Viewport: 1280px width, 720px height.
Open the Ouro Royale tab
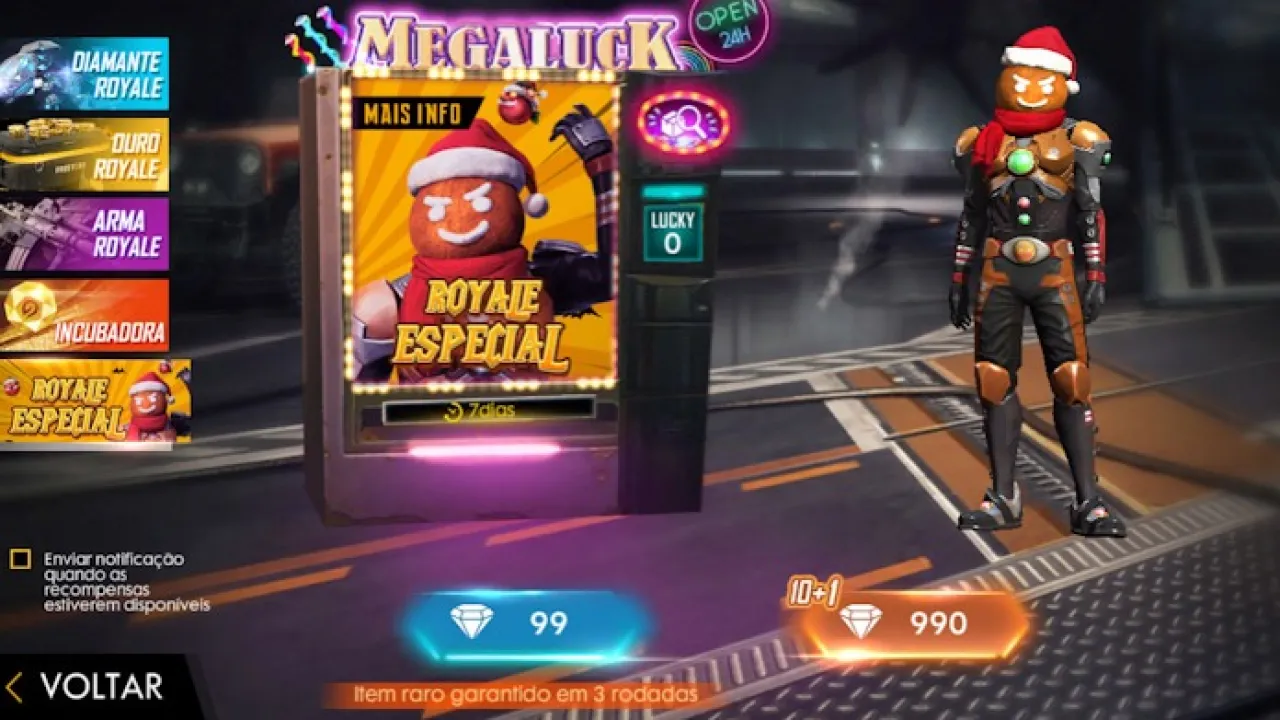coord(85,155)
